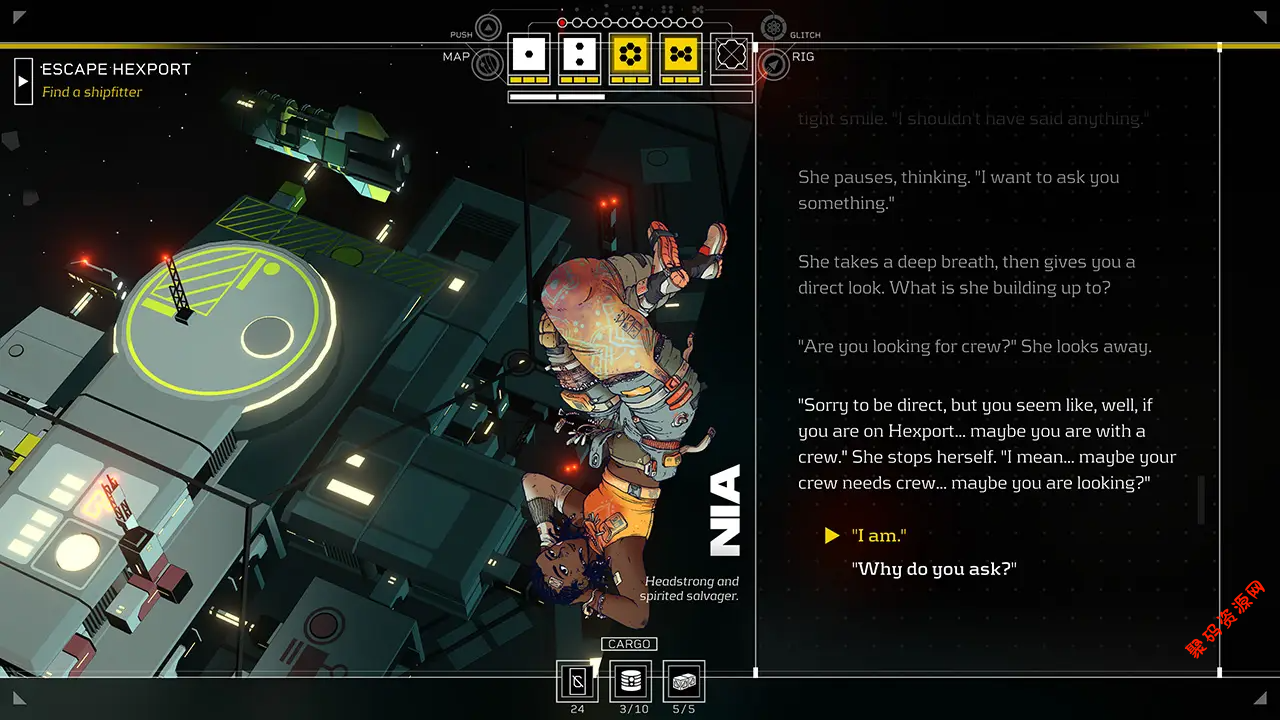
Task: Open the cryo credits cargo slot
Action: tap(577, 681)
